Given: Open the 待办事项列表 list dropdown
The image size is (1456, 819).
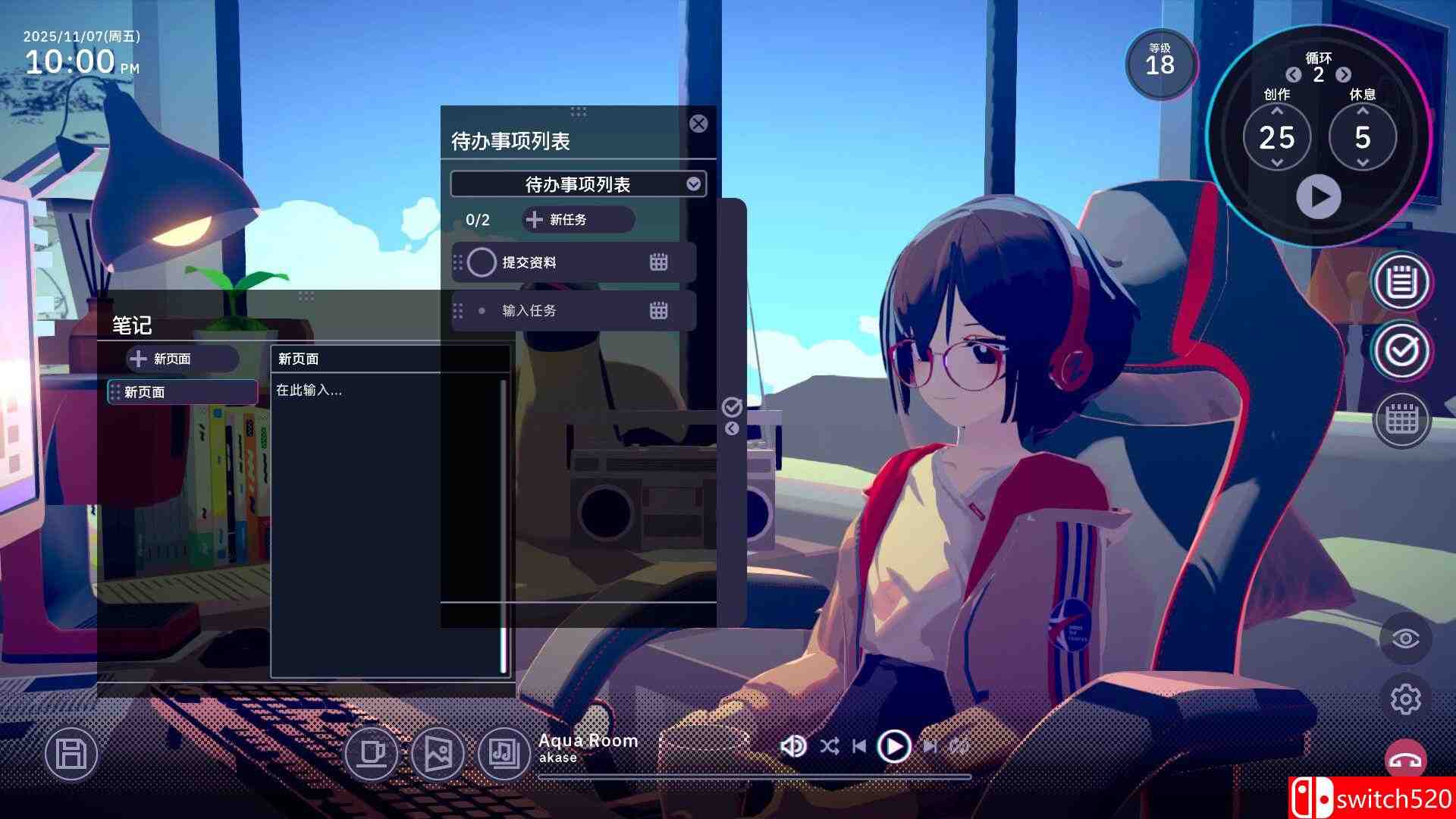Looking at the screenshot, I should click(x=578, y=184).
